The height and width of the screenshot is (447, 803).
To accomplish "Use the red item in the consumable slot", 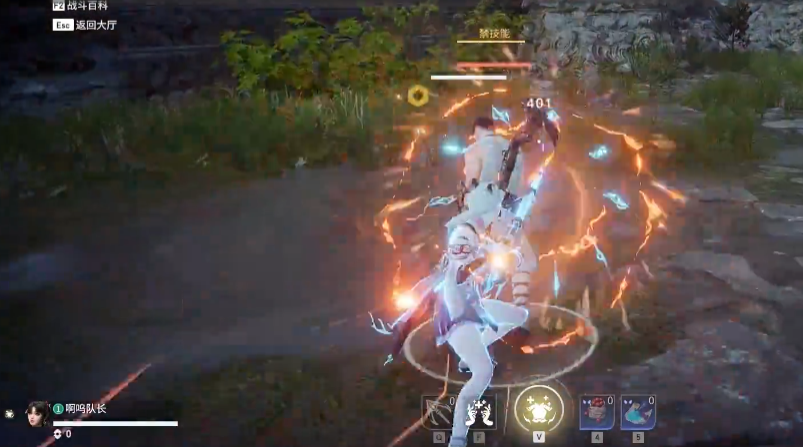I will (x=597, y=412).
